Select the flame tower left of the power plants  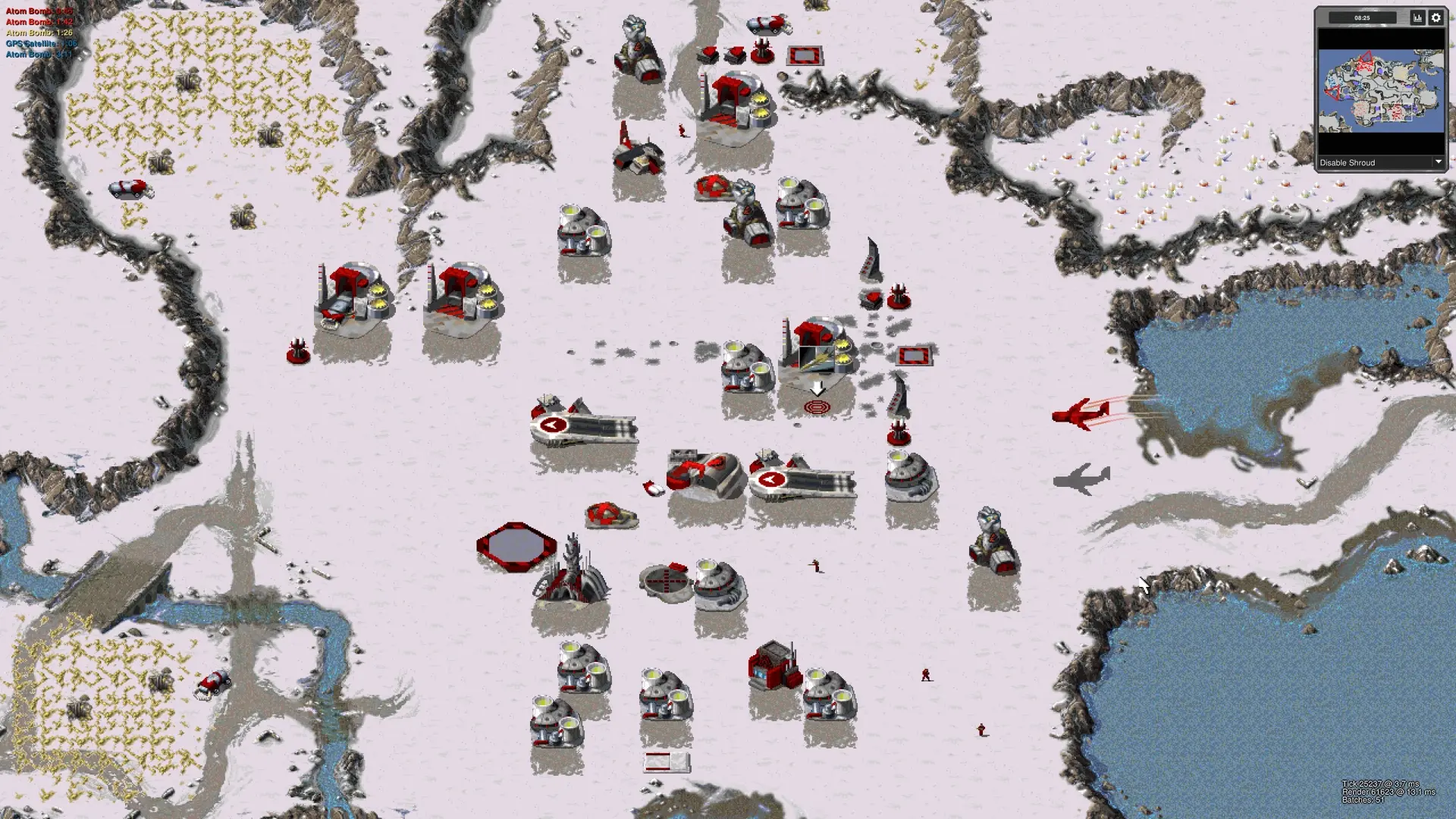(298, 350)
